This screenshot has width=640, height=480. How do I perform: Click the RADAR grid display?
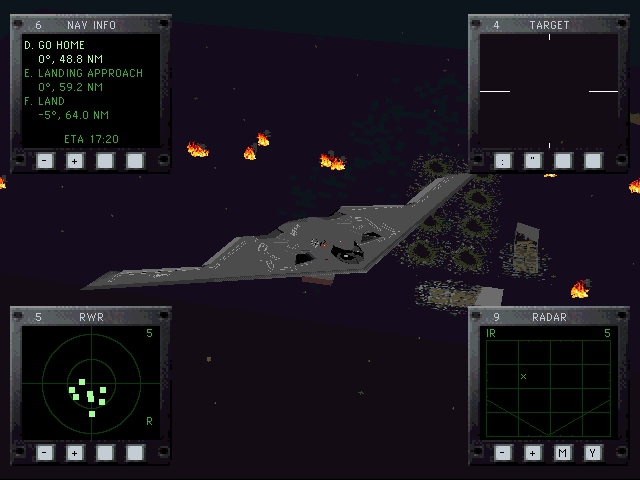point(547,383)
